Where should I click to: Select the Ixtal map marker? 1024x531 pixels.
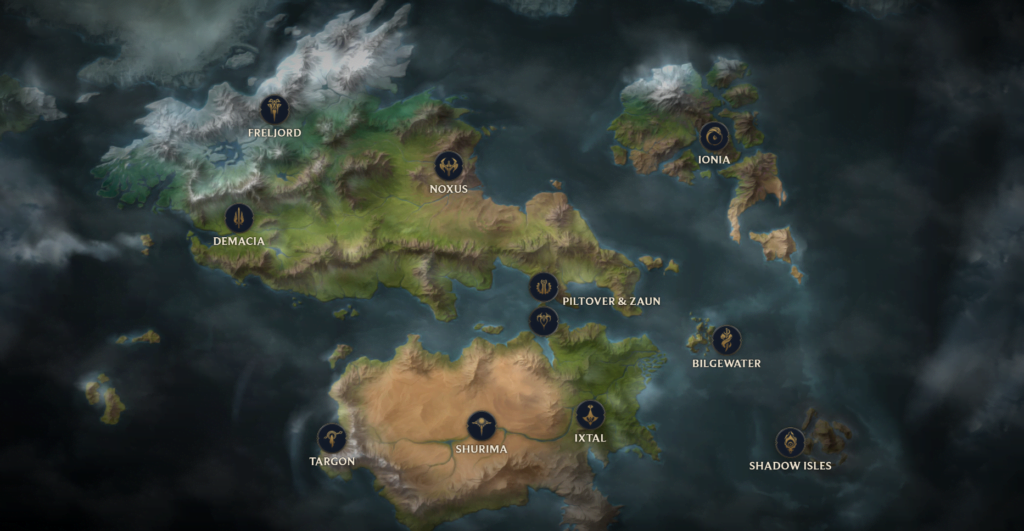click(x=590, y=415)
